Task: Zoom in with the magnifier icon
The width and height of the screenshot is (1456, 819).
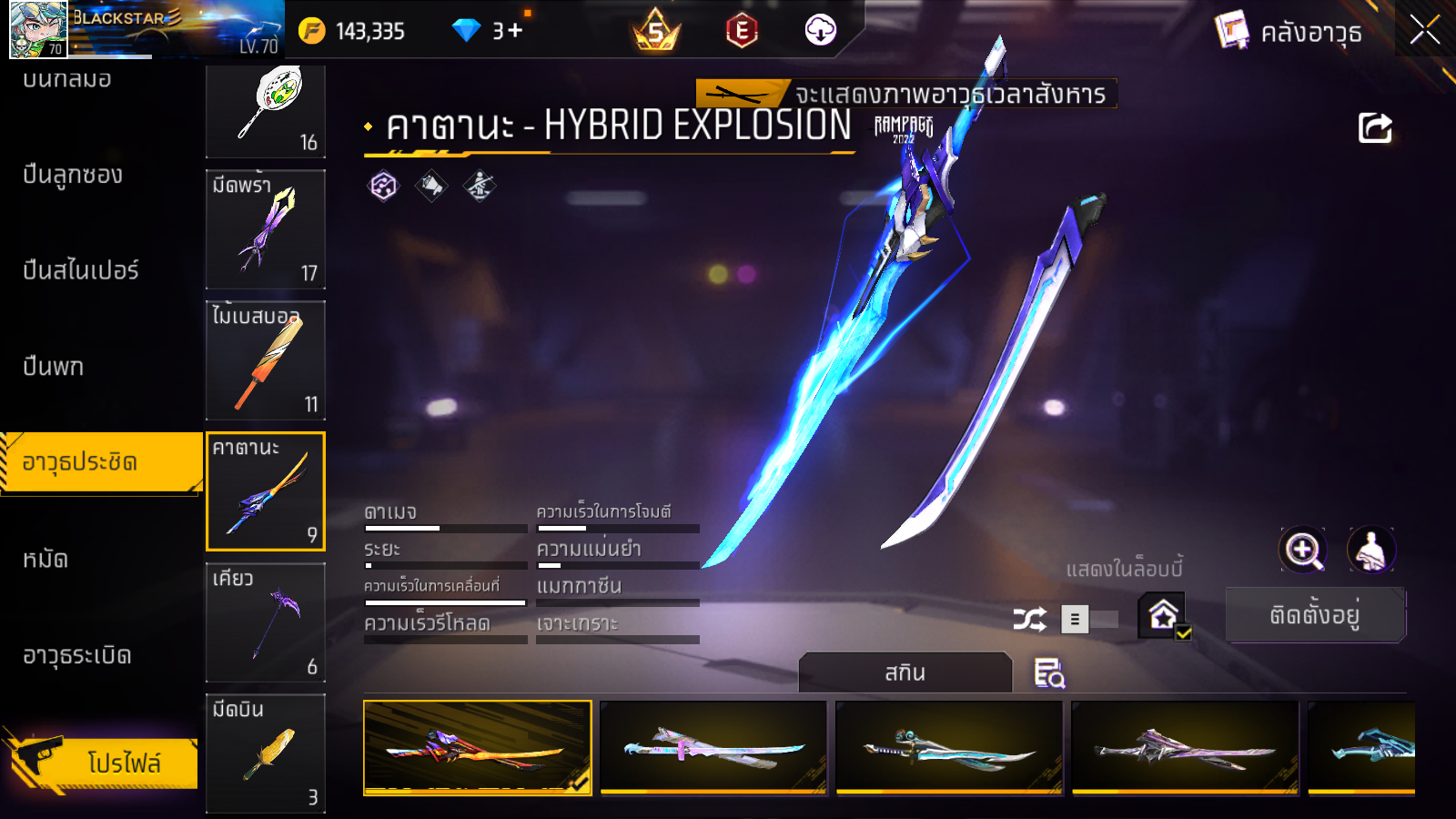Action: click(x=1302, y=550)
